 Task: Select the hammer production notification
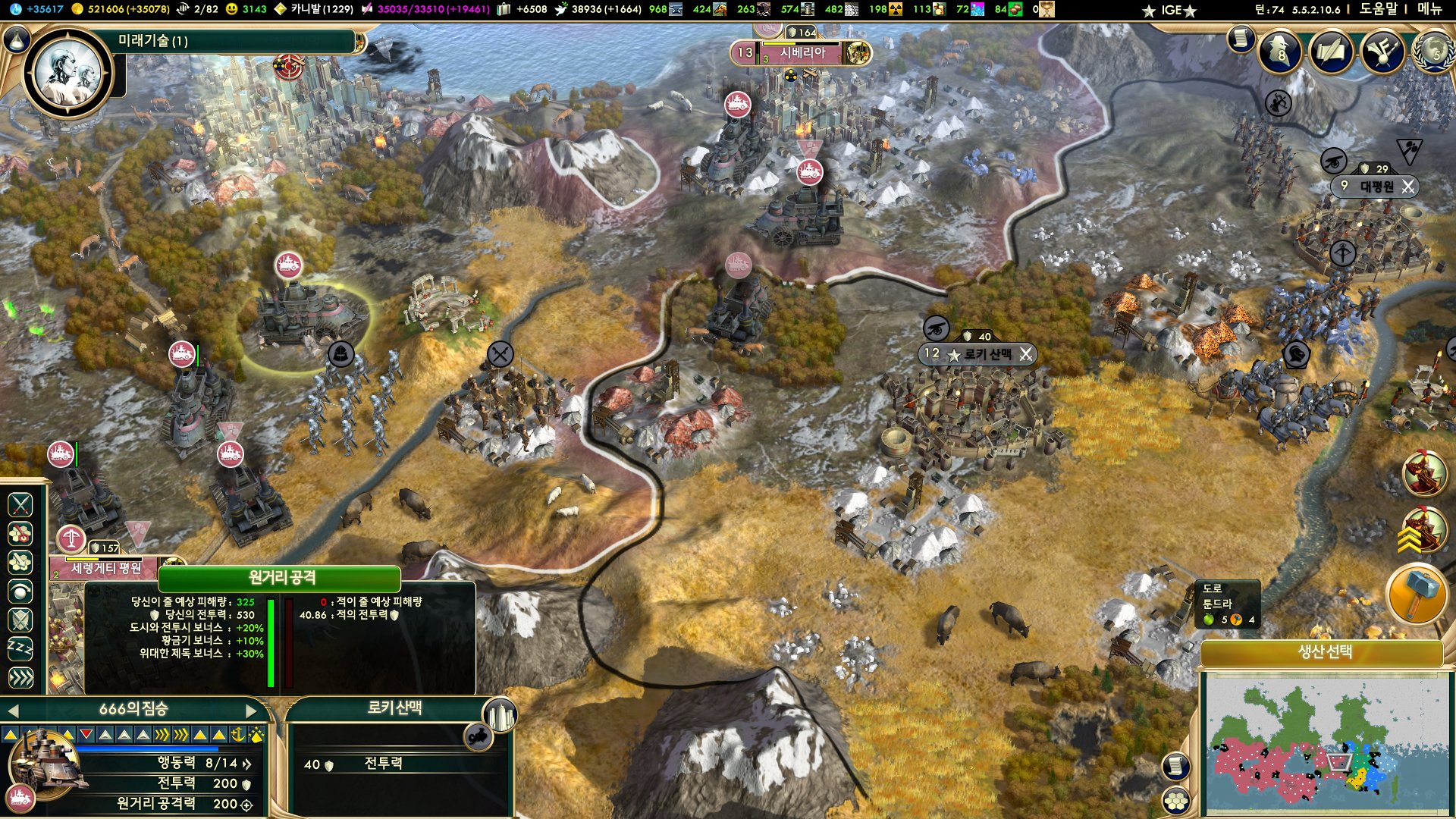pos(1417,594)
